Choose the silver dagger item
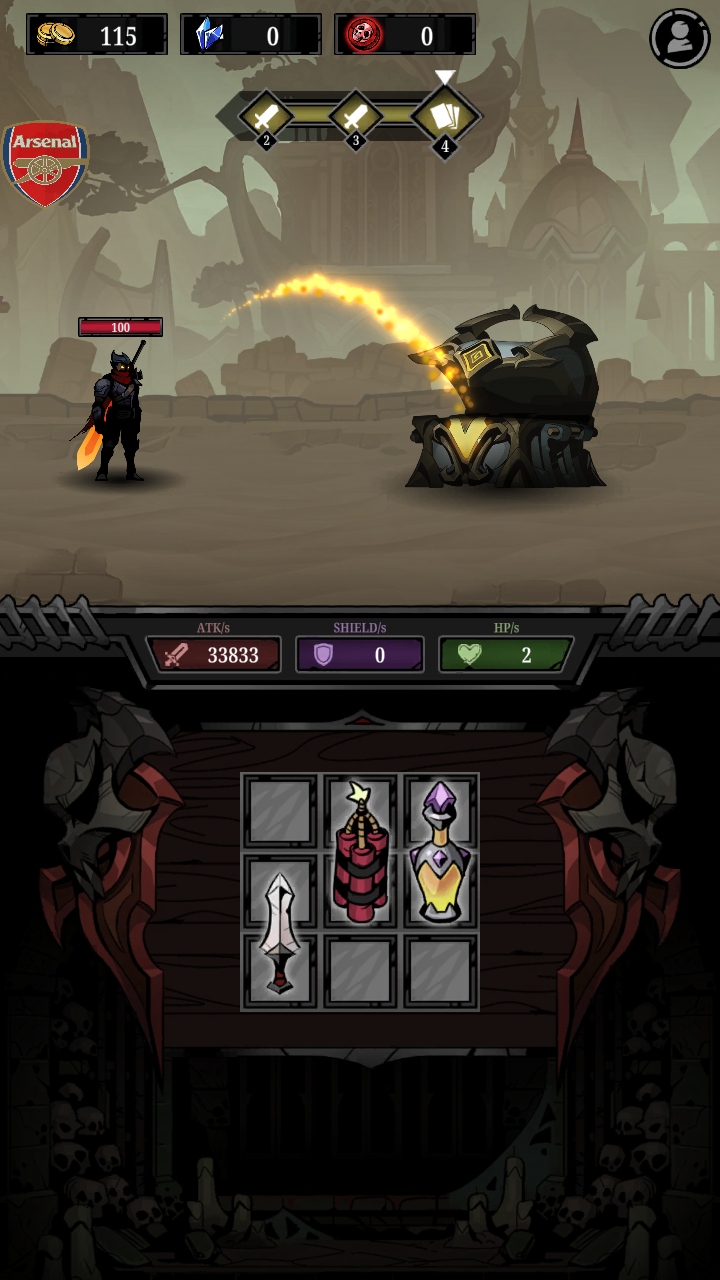Viewport: 720px width, 1280px height. point(279,932)
